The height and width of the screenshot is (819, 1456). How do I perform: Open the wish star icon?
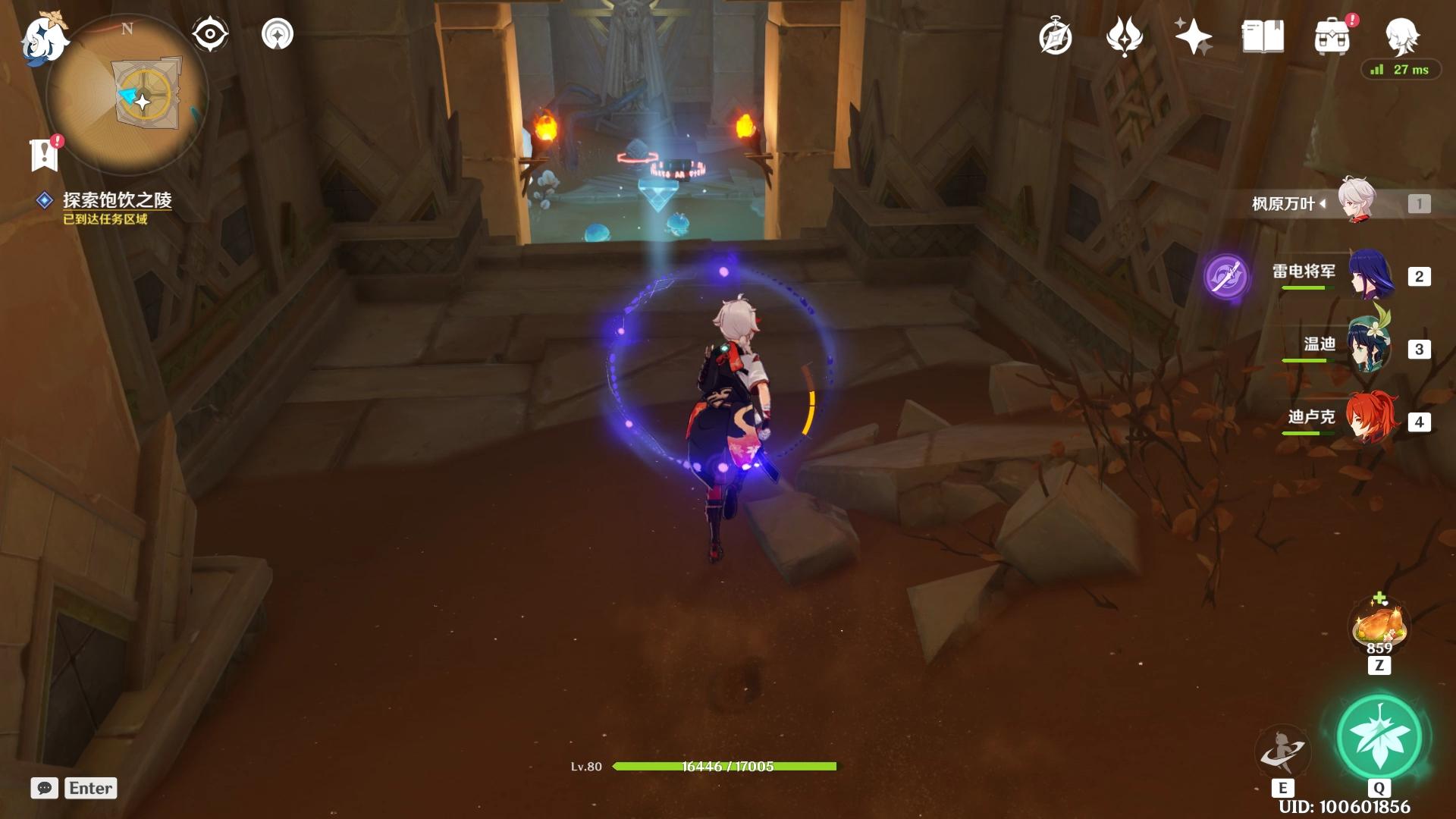[1192, 36]
